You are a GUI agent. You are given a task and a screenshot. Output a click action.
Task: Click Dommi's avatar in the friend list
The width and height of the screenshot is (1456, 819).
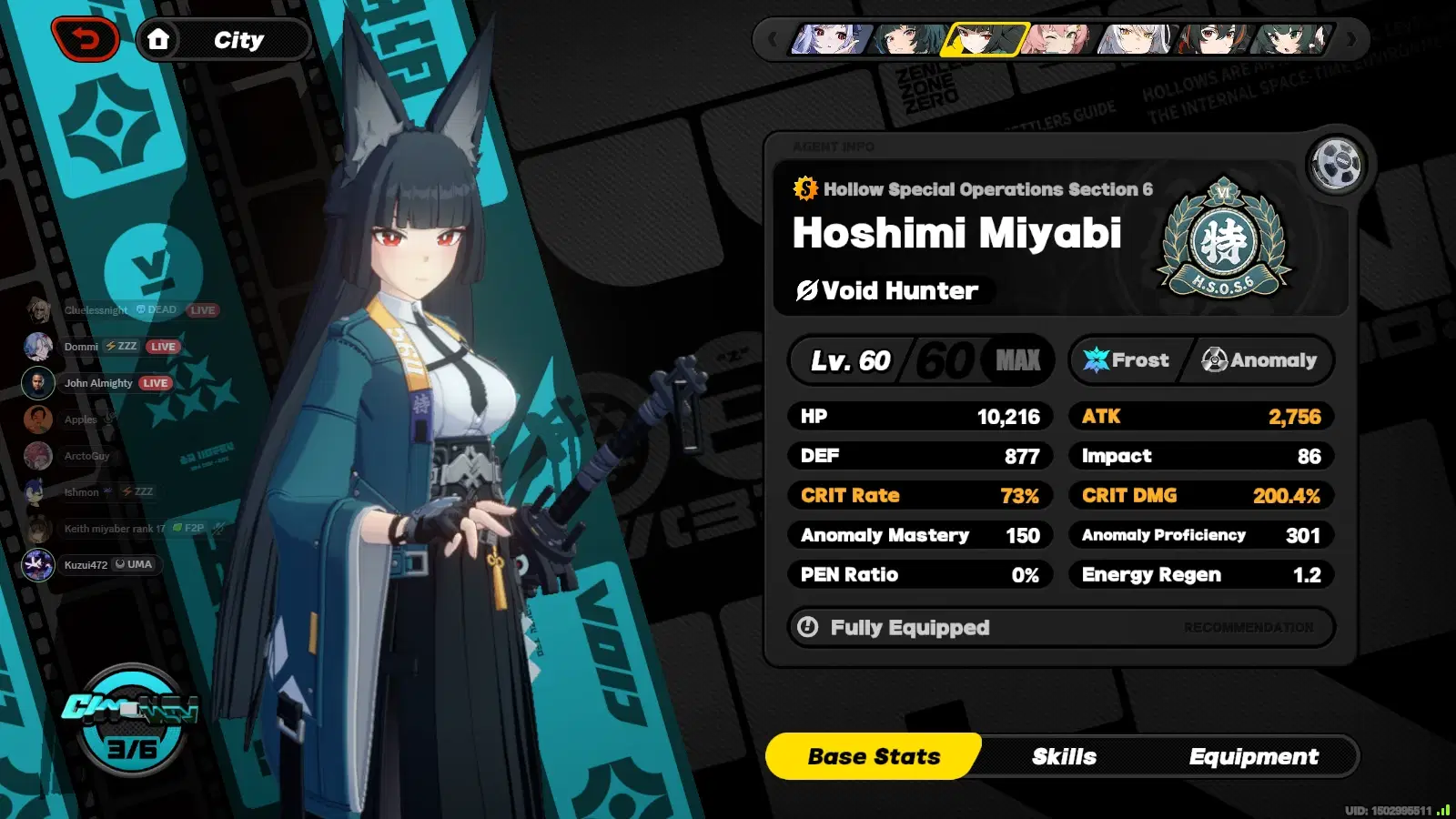coord(37,346)
